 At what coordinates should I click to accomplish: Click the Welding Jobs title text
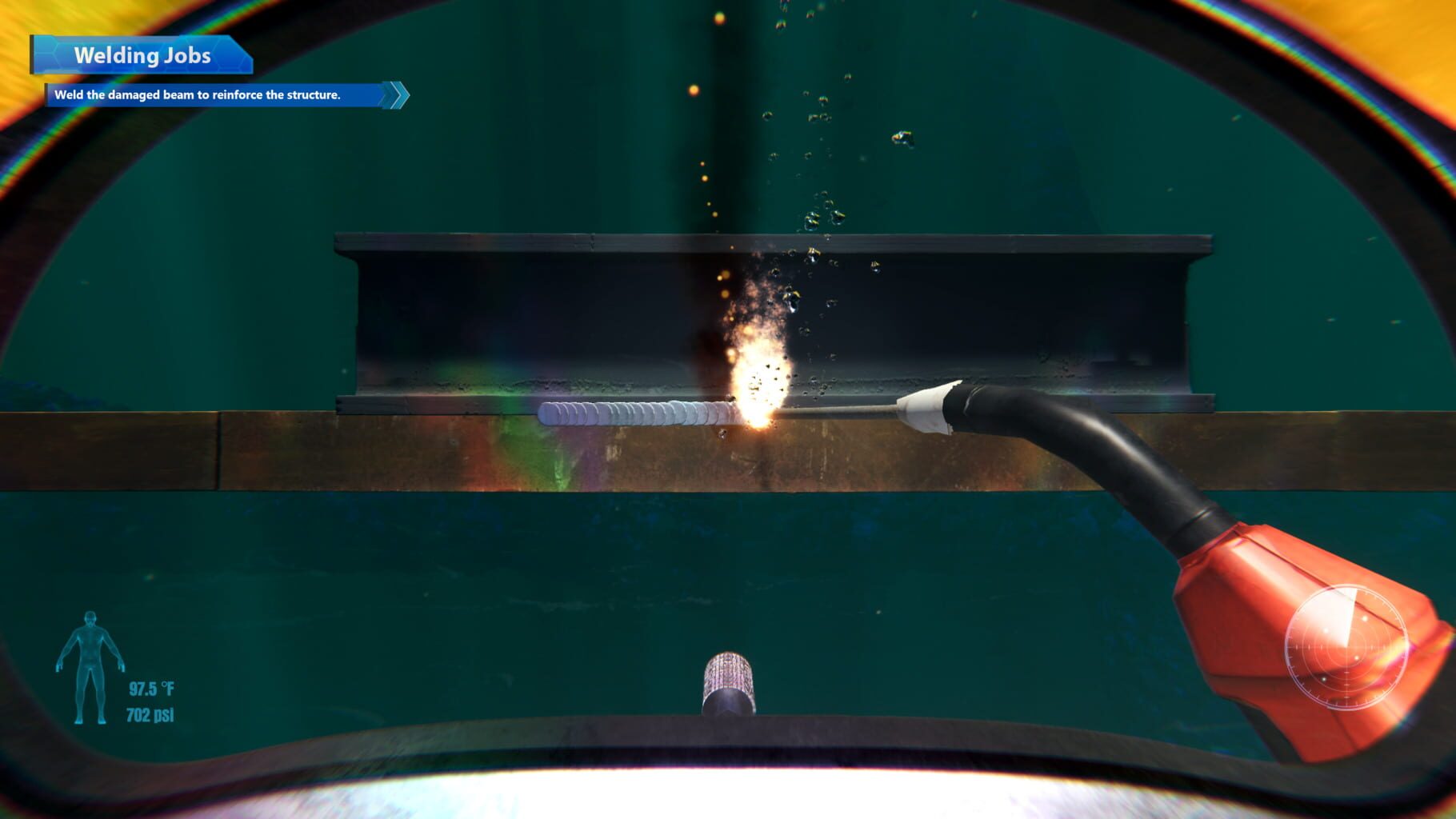coord(142,56)
